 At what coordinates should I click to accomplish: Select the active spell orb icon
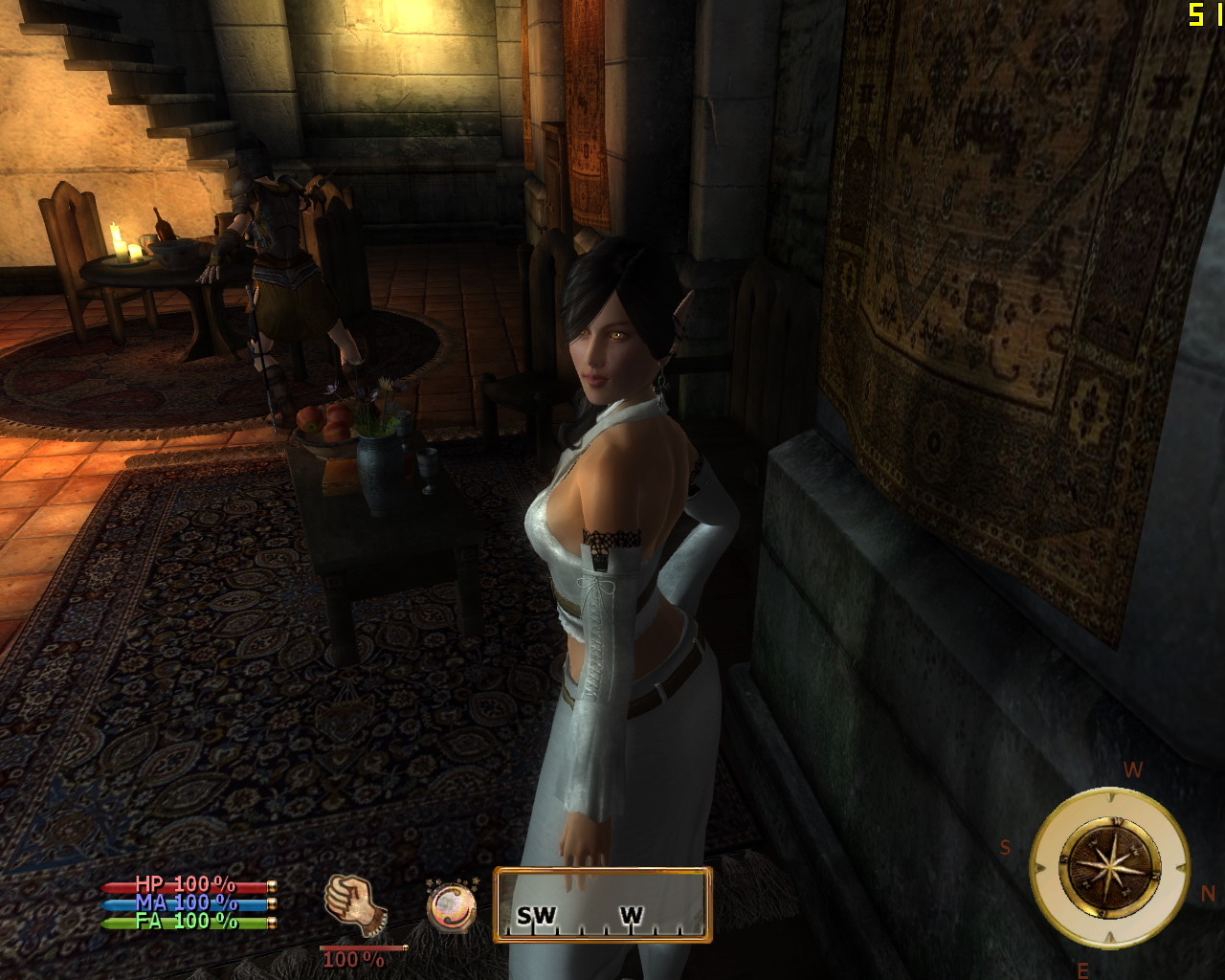(x=452, y=904)
